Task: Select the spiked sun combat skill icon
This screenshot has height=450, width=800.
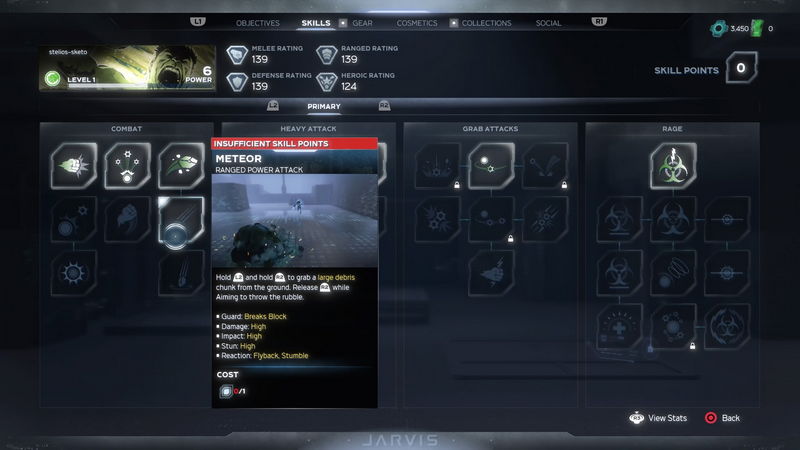Action: [75, 273]
